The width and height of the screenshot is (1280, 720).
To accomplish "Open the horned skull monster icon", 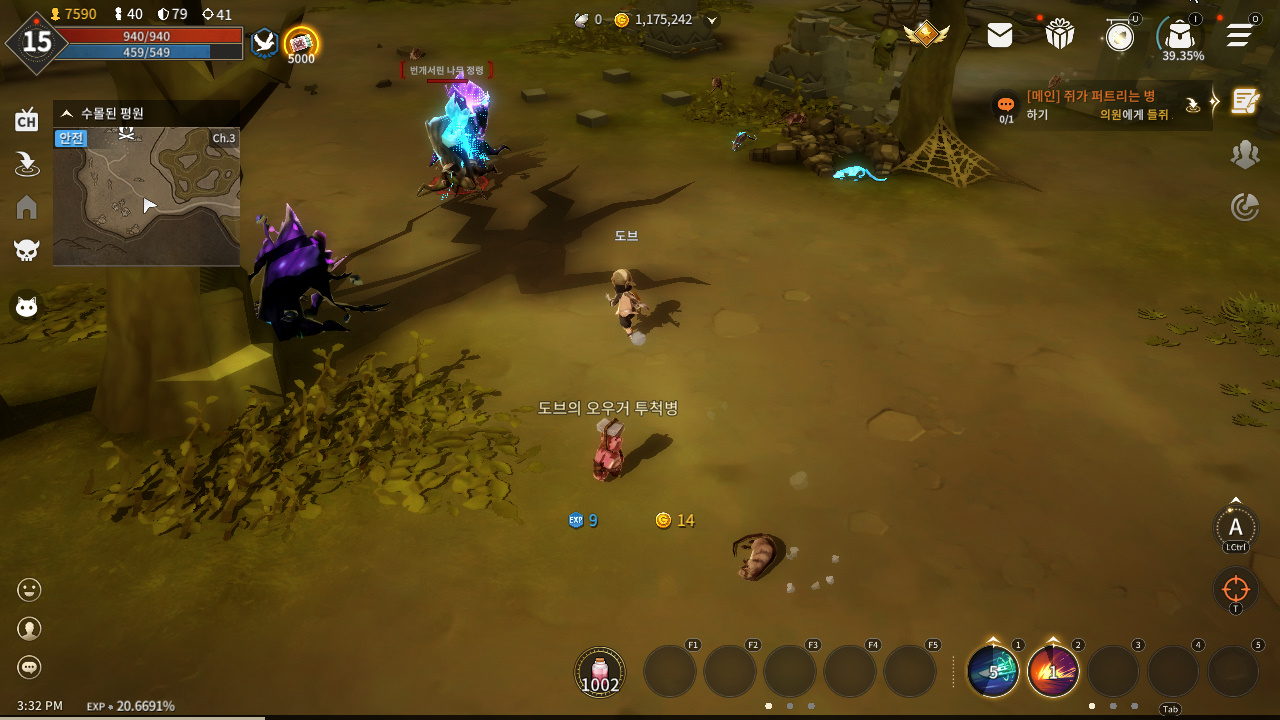I will 27,250.
